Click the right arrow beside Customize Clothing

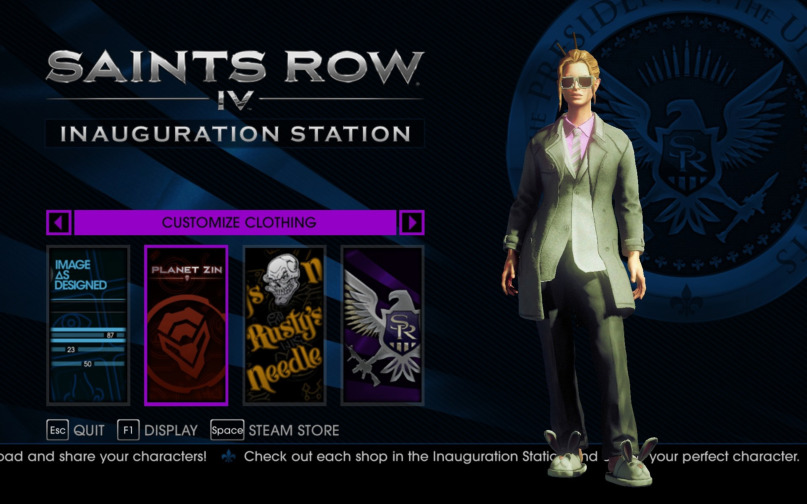pyautogui.click(x=411, y=222)
